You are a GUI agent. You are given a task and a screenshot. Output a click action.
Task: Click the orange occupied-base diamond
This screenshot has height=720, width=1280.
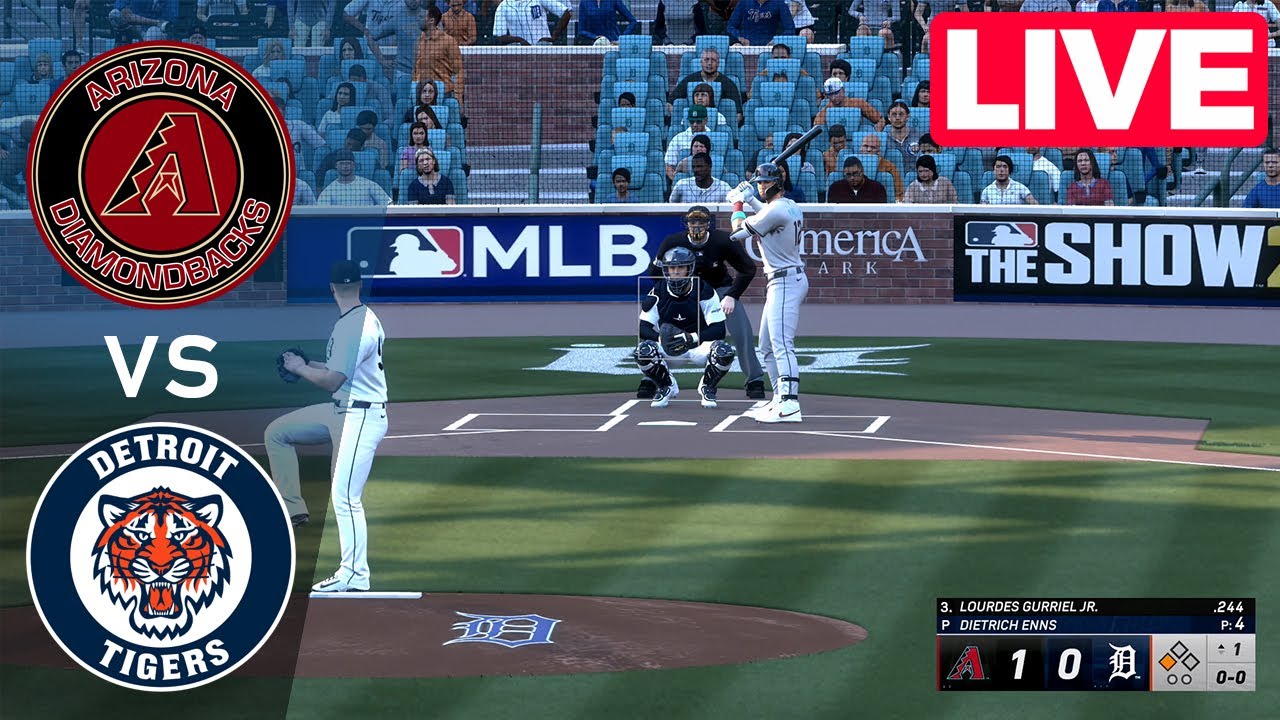pyautogui.click(x=1168, y=662)
